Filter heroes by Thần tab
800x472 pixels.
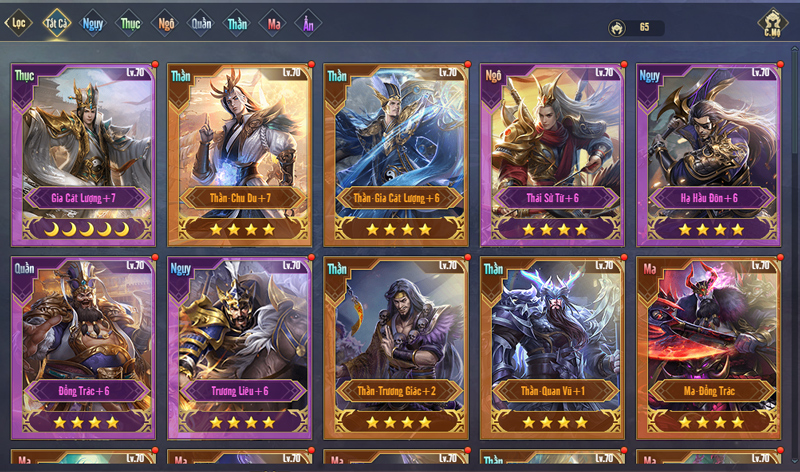237,22
